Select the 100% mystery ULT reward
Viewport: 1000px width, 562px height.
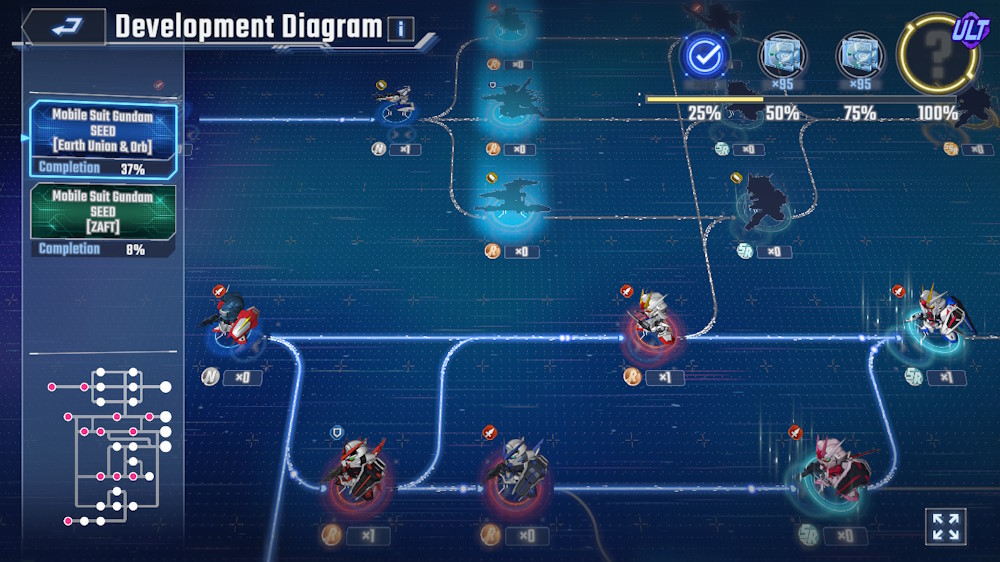(x=938, y=57)
